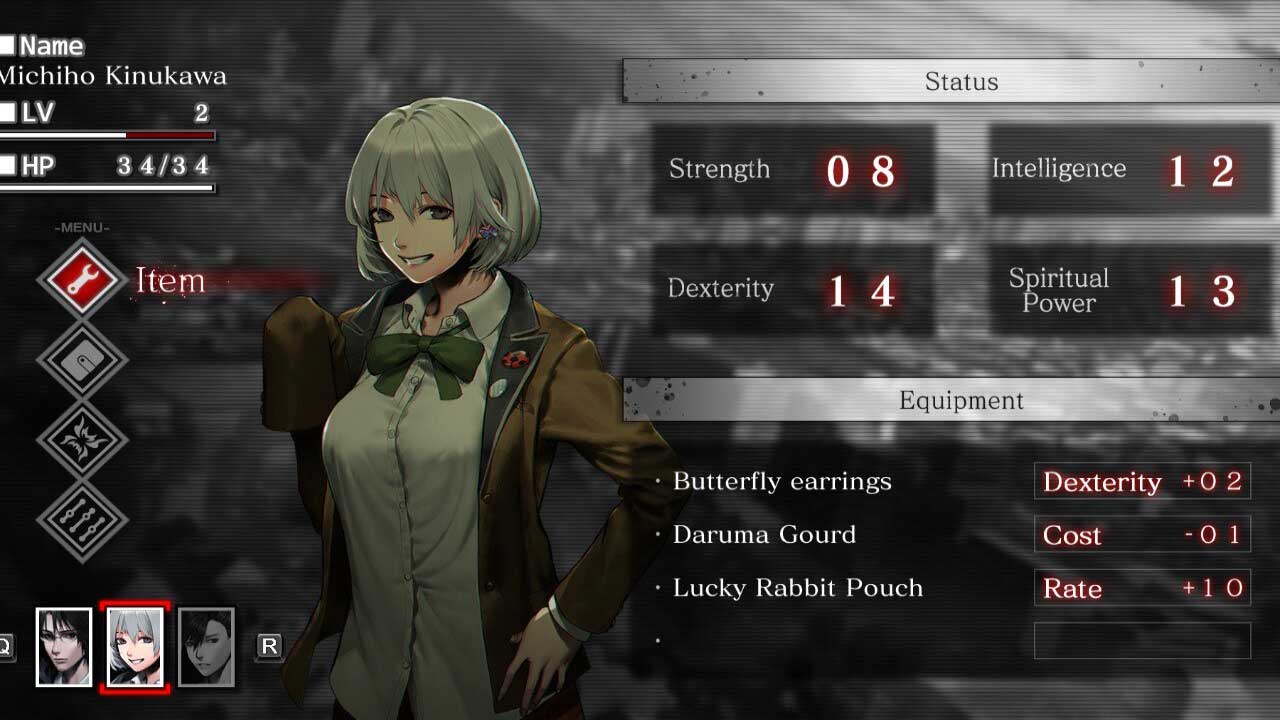Switch to the dark-haired glasses character portrait
1280x720 pixels.
[63, 647]
